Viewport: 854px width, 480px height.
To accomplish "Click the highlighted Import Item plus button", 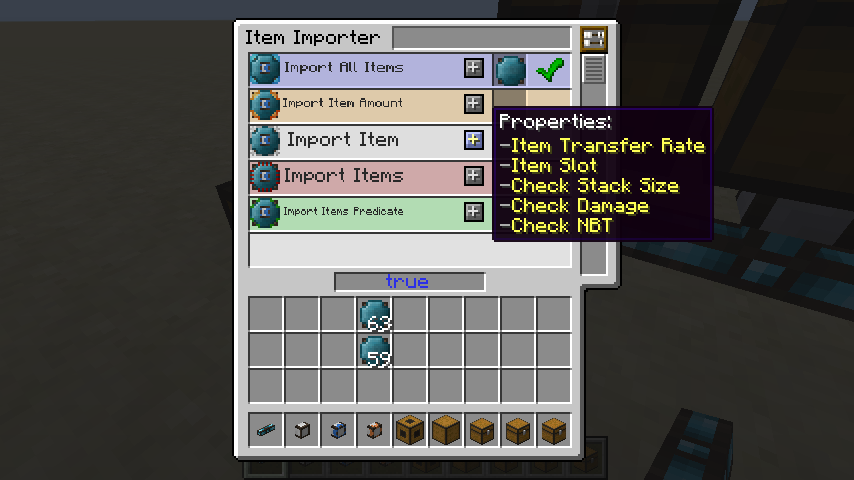I will pos(474,140).
